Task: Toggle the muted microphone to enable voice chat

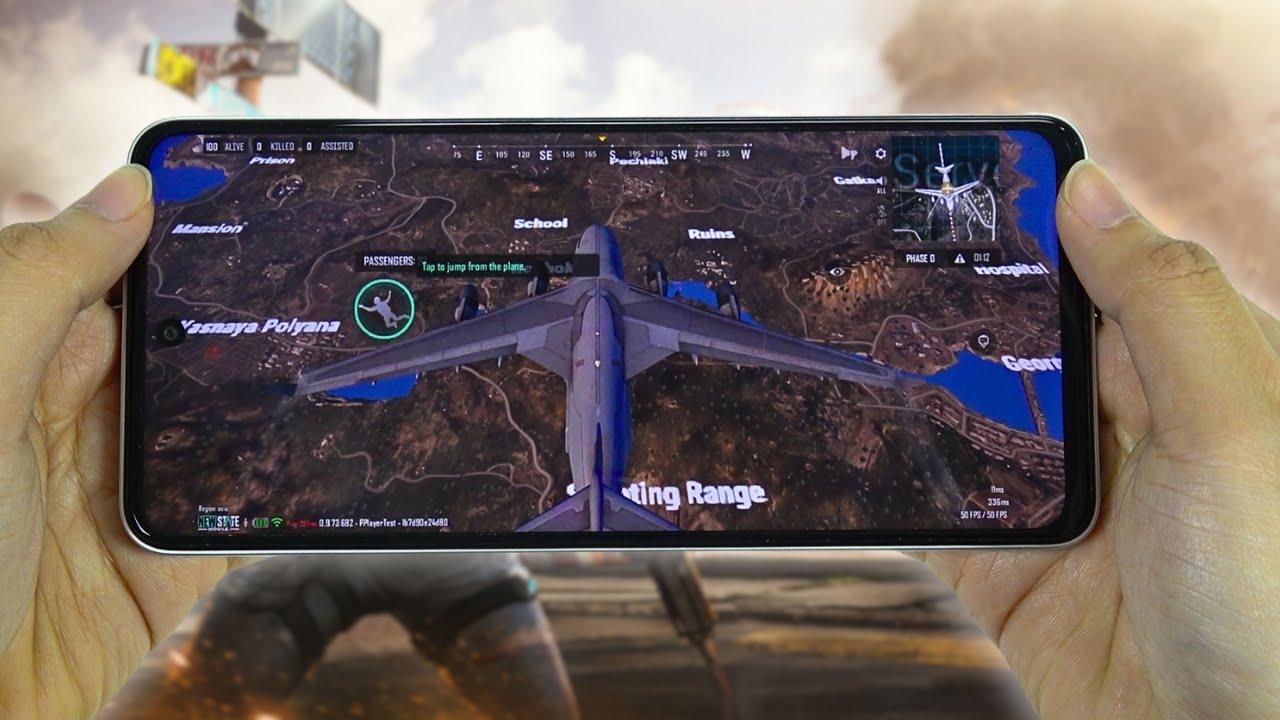Action: (880, 212)
